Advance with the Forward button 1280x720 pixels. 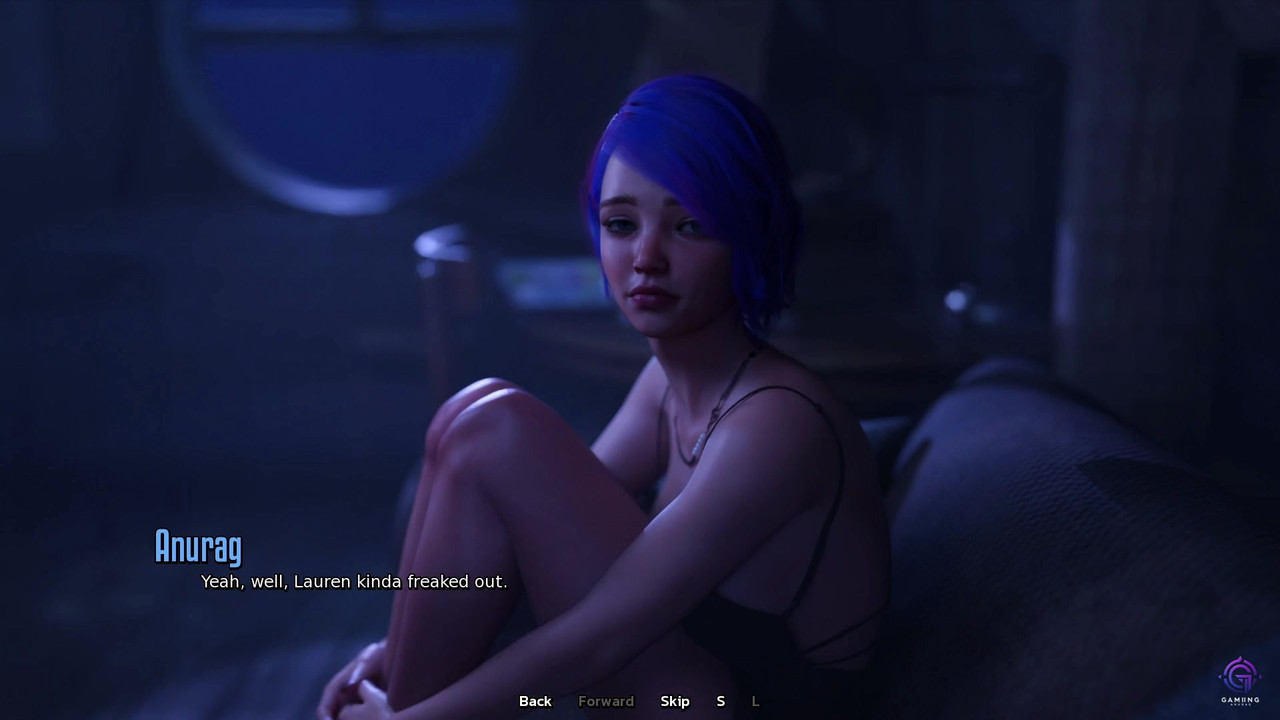tap(606, 701)
